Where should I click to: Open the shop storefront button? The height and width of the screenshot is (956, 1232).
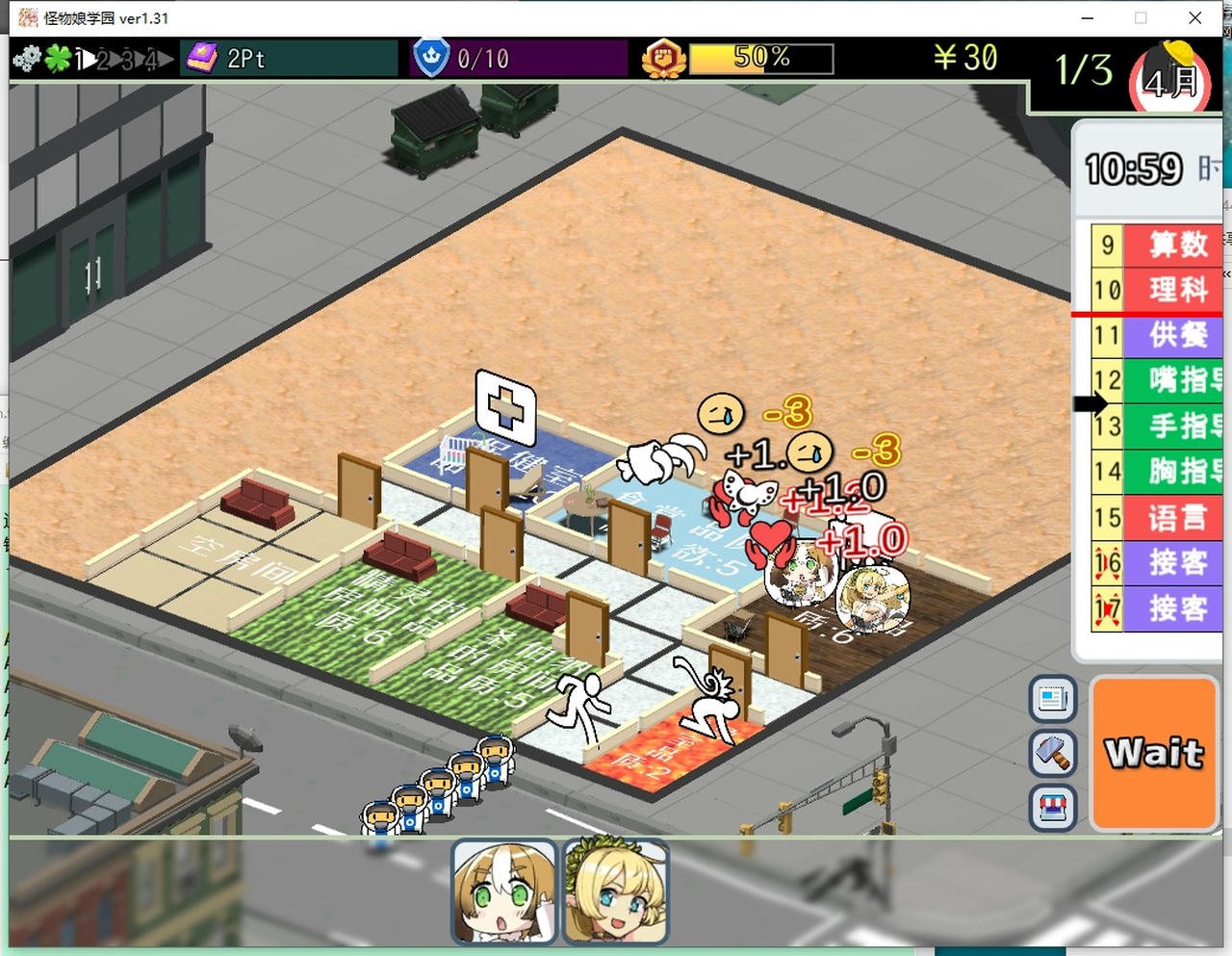pos(1052,807)
